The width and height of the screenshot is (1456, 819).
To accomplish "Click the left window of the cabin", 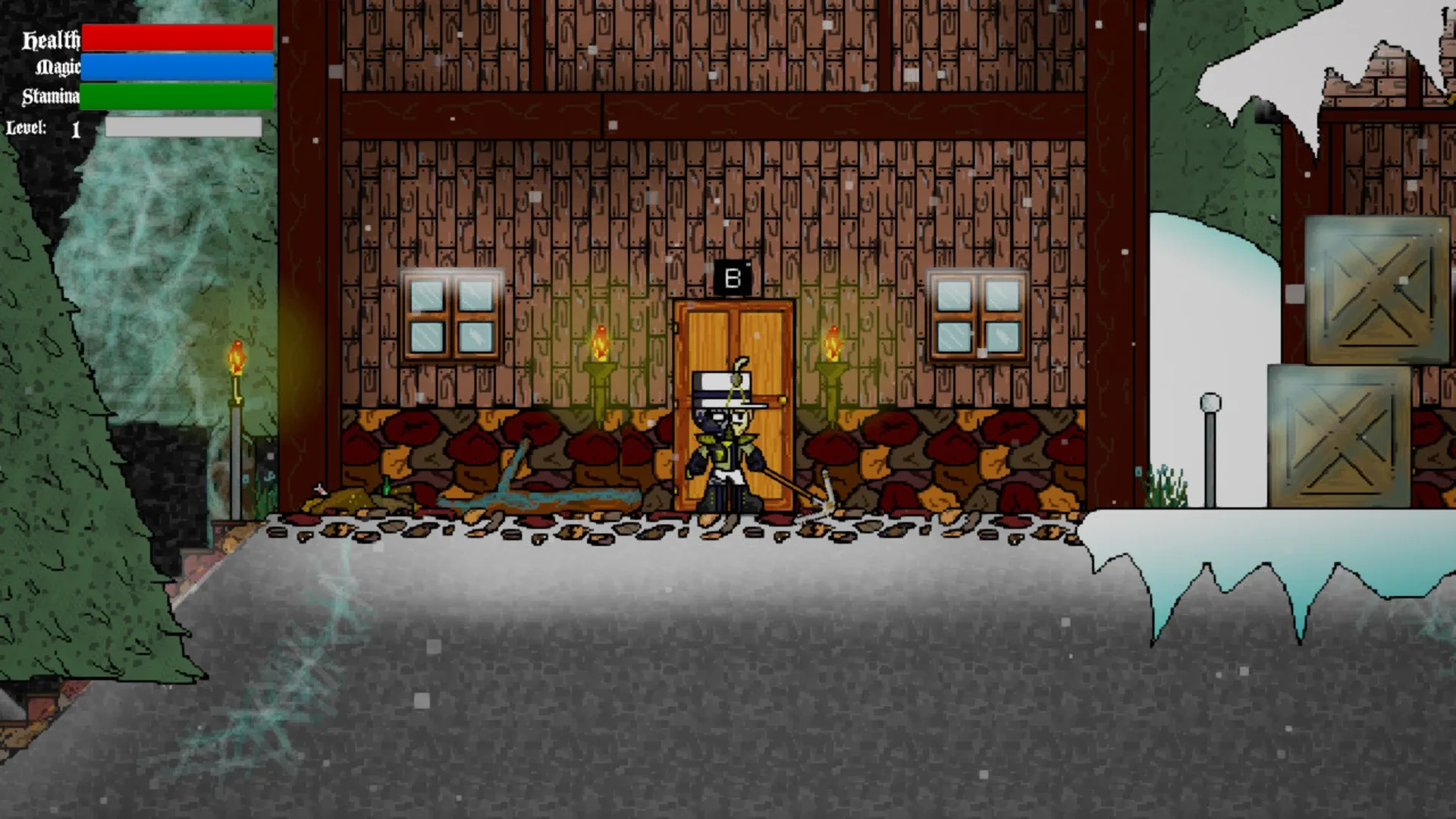I will (453, 315).
